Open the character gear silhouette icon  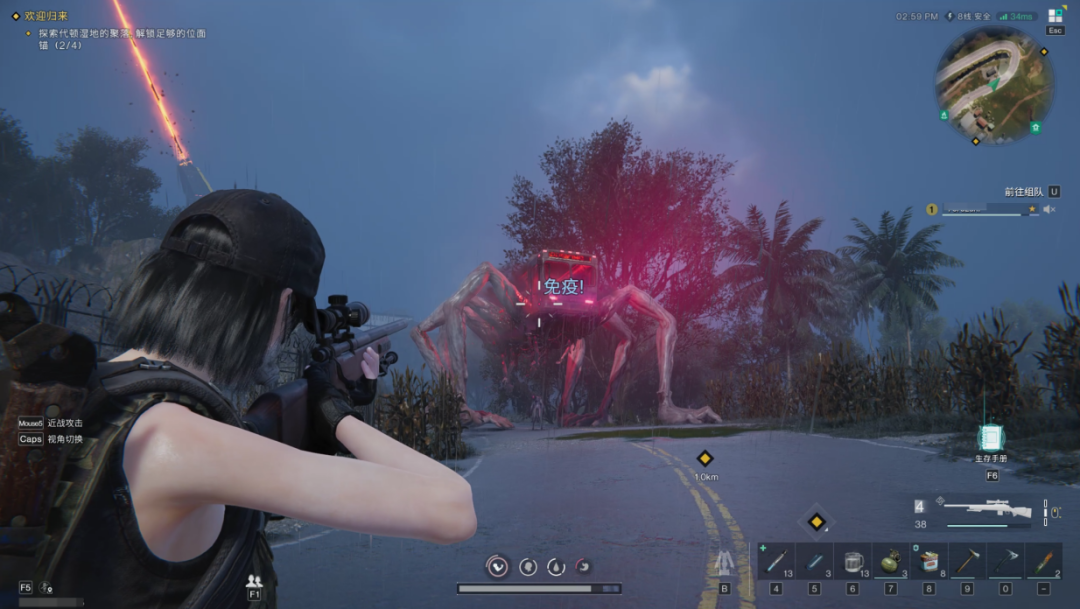723,562
